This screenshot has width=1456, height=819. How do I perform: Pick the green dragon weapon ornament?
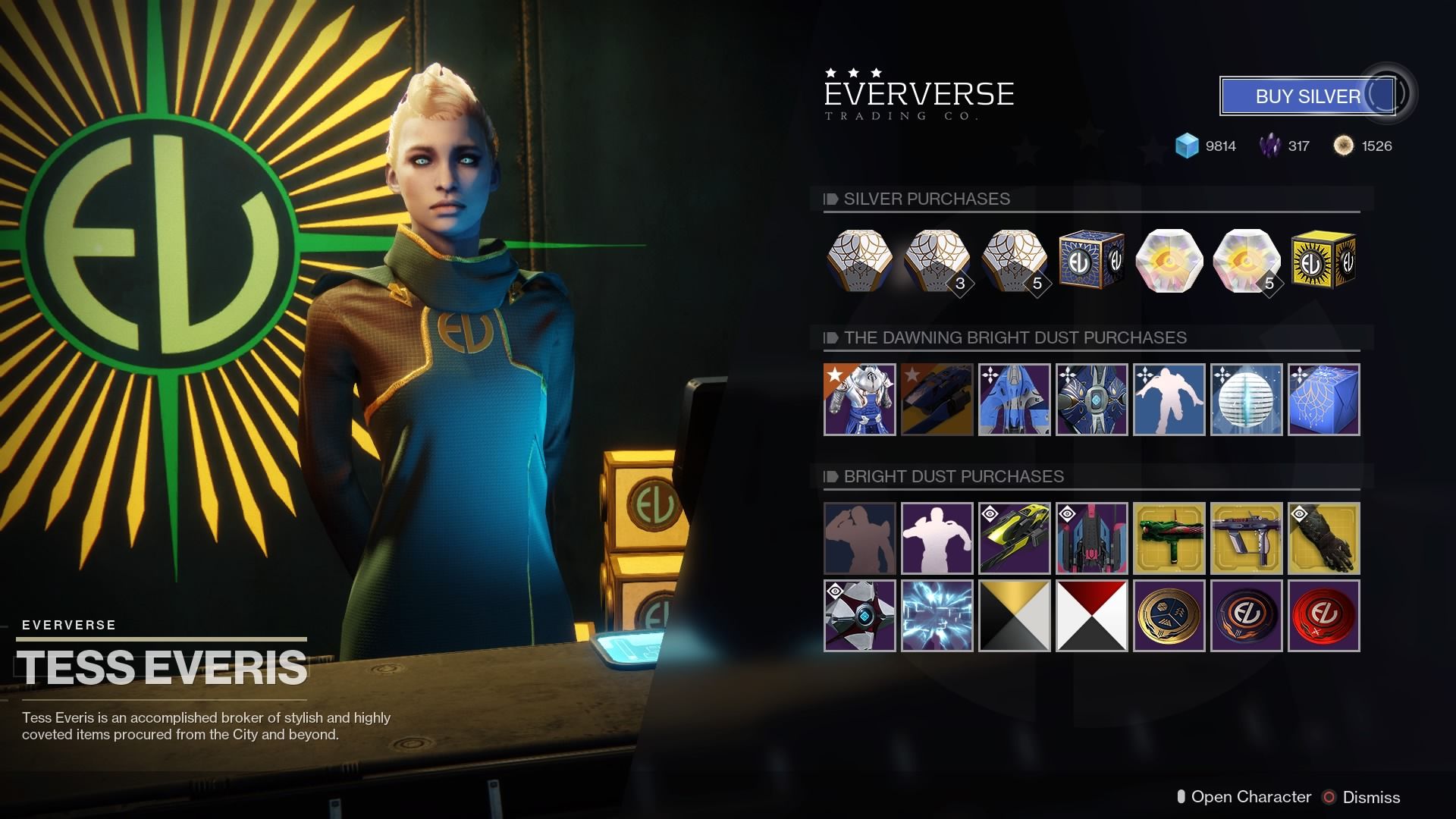[1169, 538]
